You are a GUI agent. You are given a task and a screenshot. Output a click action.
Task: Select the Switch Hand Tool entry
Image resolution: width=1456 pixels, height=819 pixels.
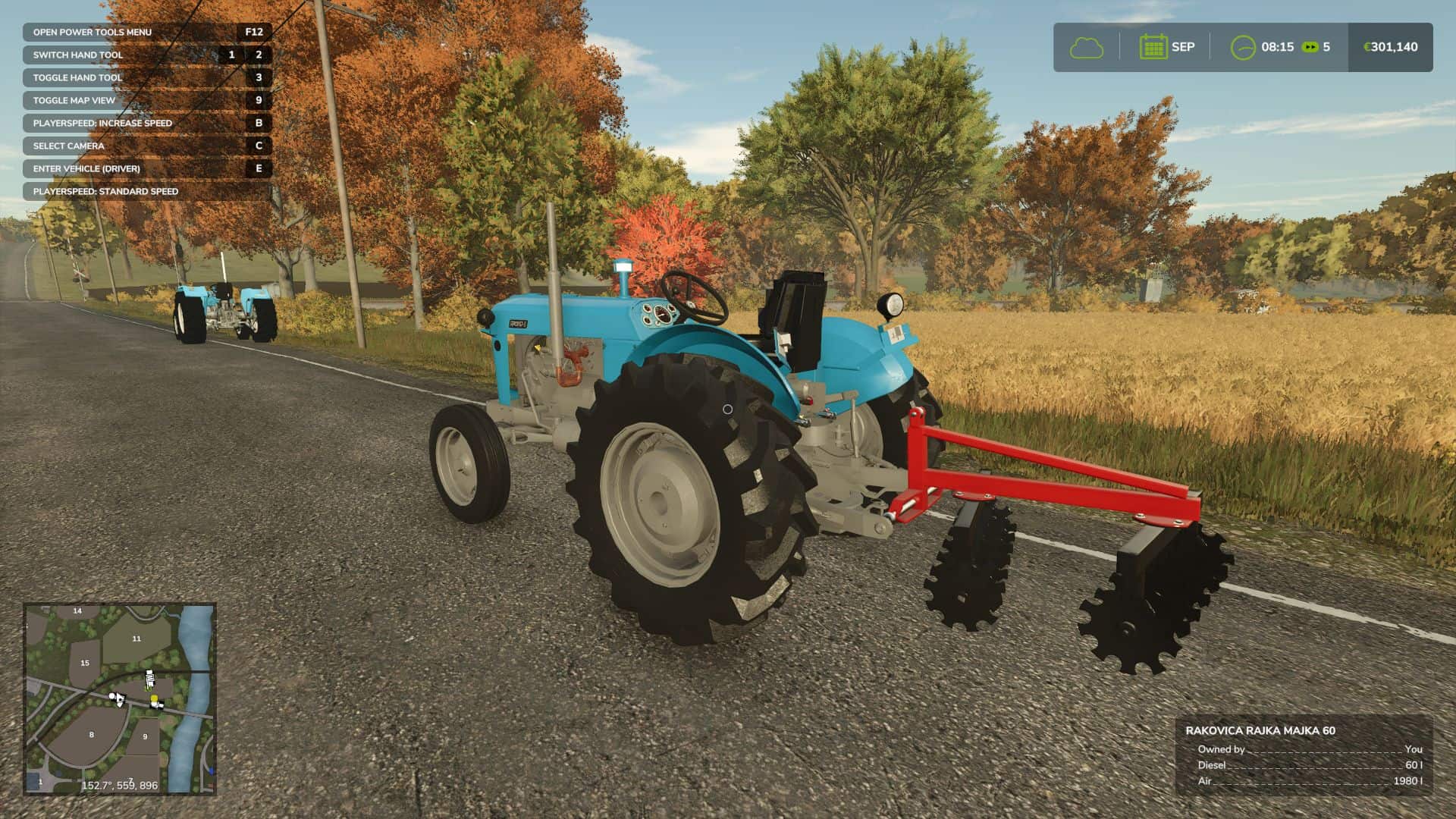click(79, 55)
